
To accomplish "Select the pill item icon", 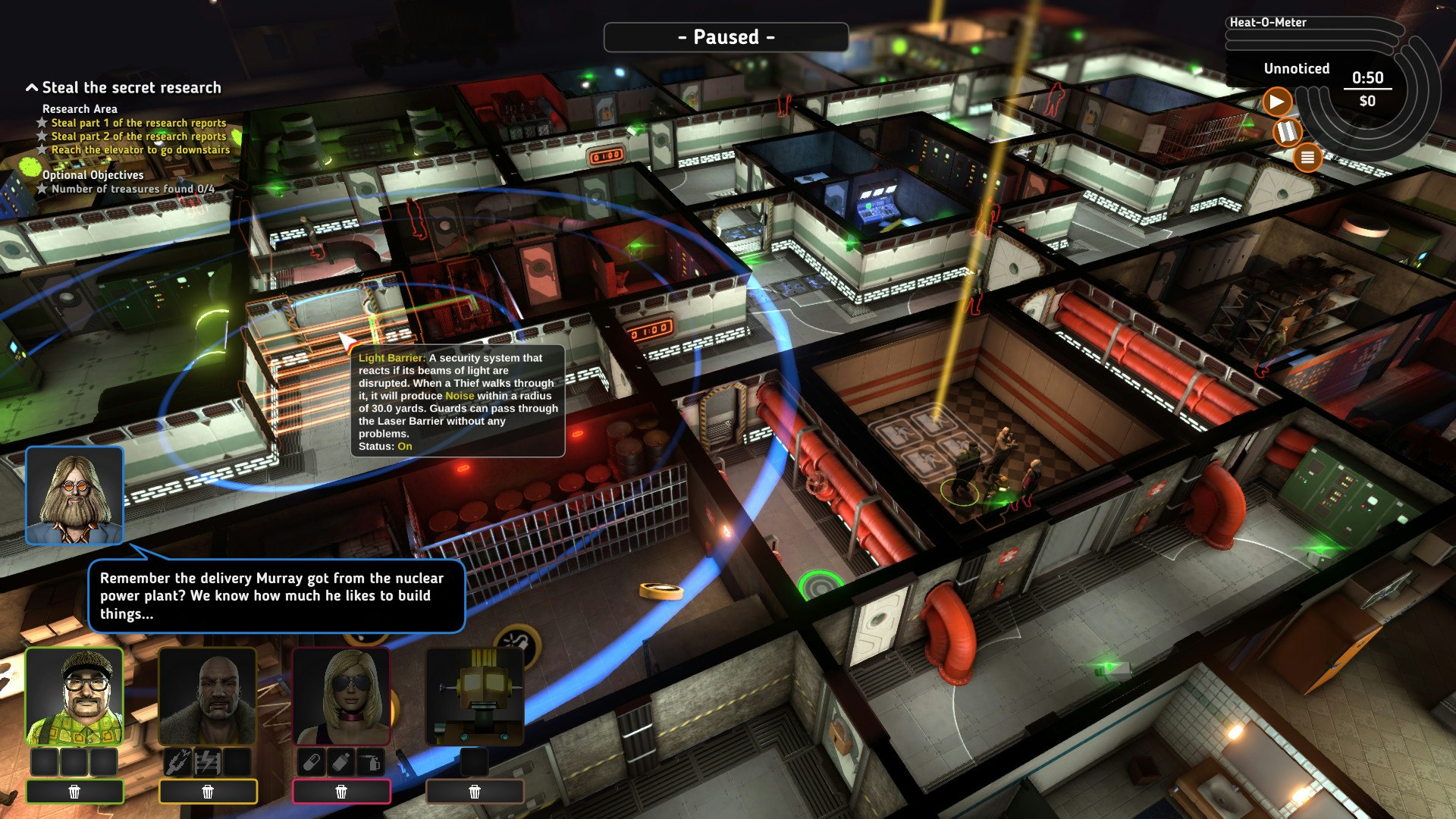I will (310, 761).
